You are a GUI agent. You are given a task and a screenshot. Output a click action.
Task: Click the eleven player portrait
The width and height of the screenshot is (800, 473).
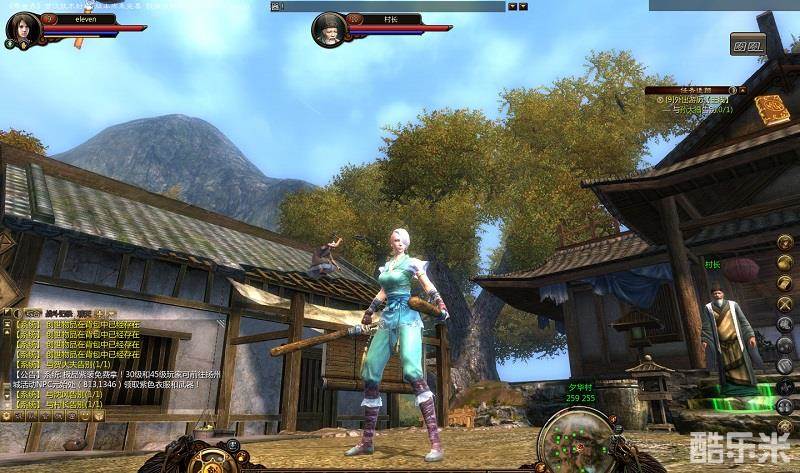tap(22, 28)
